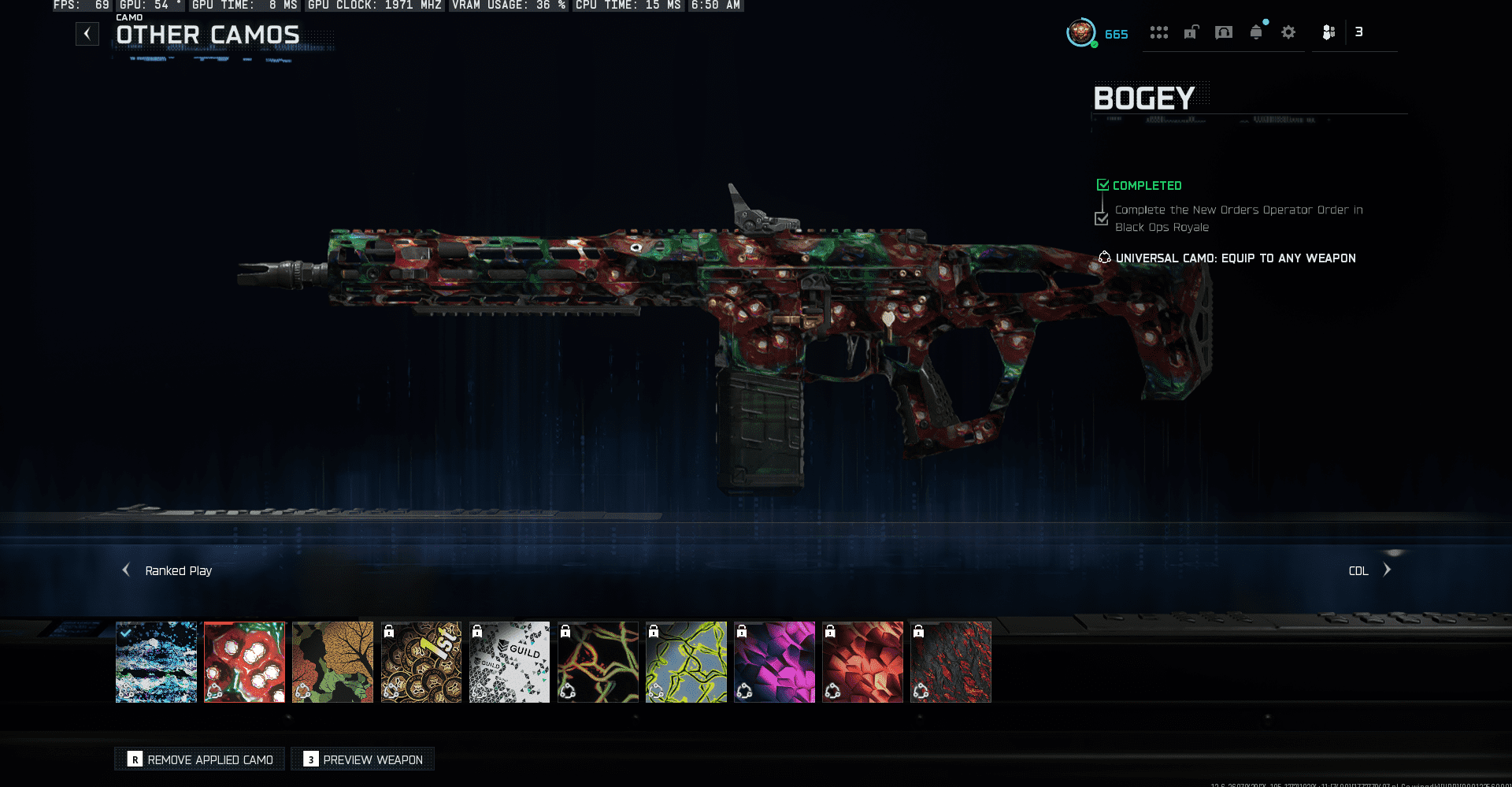Open the notifications bell
This screenshot has height=787, width=1512.
click(x=1256, y=32)
